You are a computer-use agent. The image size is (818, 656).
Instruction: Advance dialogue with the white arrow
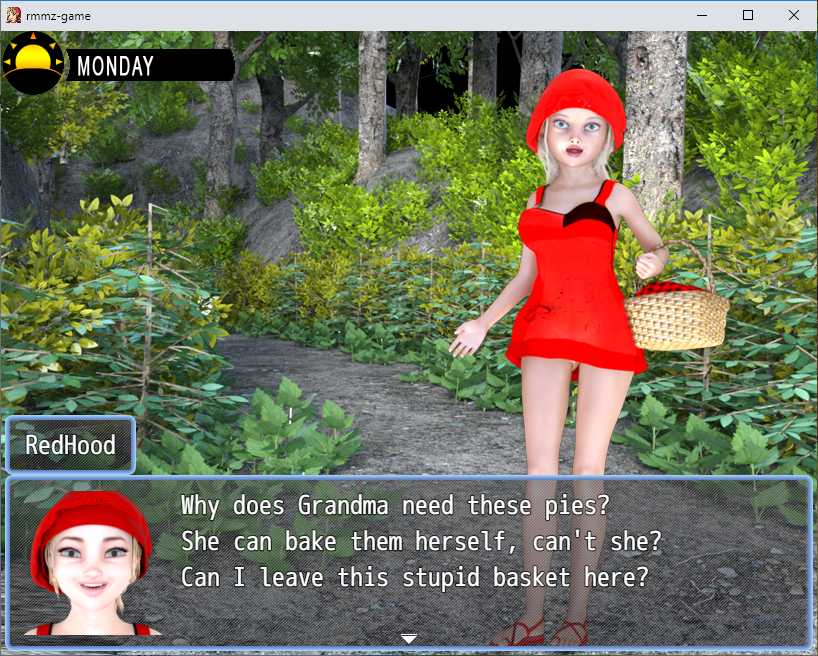tap(408, 638)
